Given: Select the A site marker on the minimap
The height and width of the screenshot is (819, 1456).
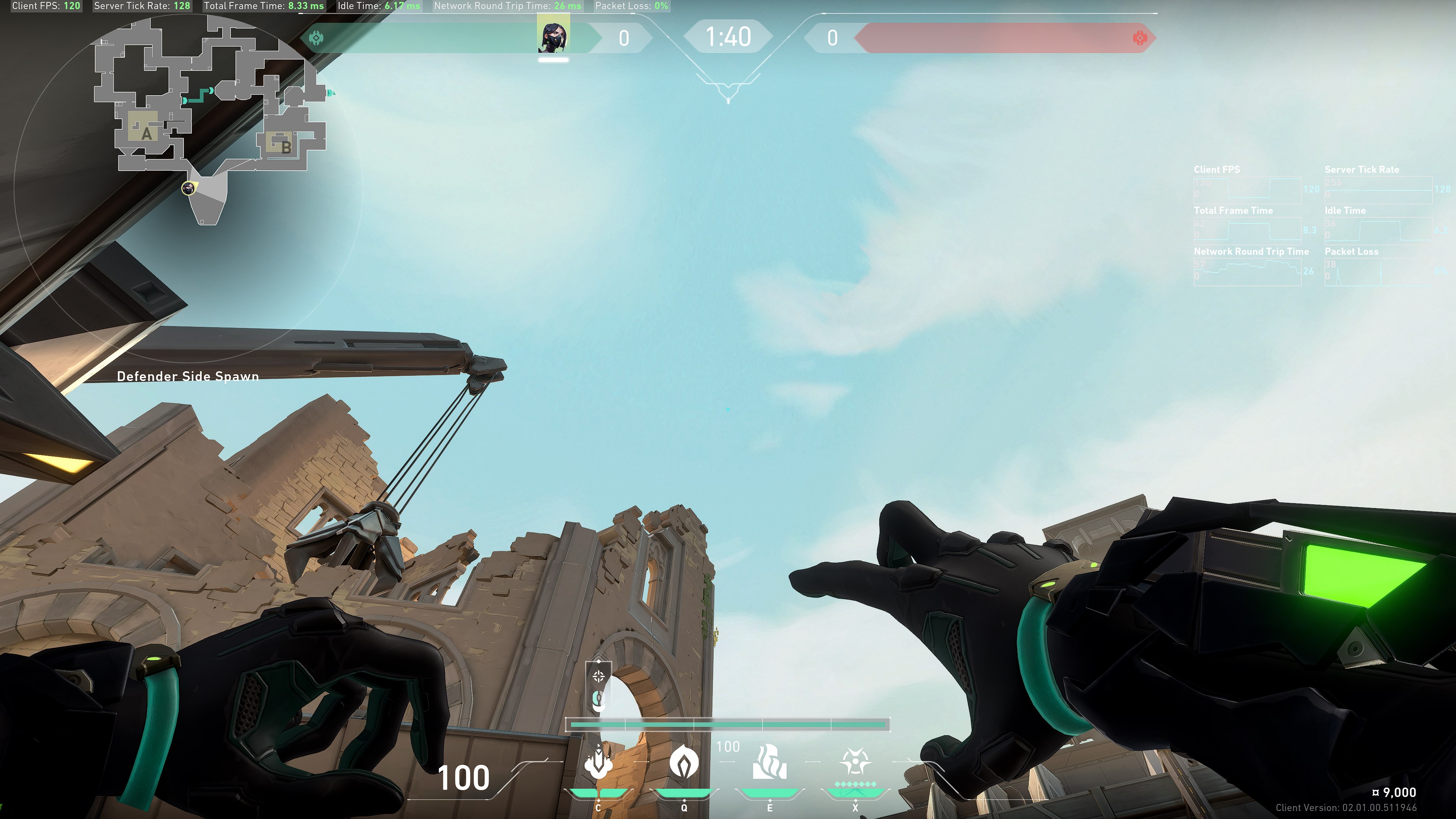Looking at the screenshot, I should coord(146,133).
